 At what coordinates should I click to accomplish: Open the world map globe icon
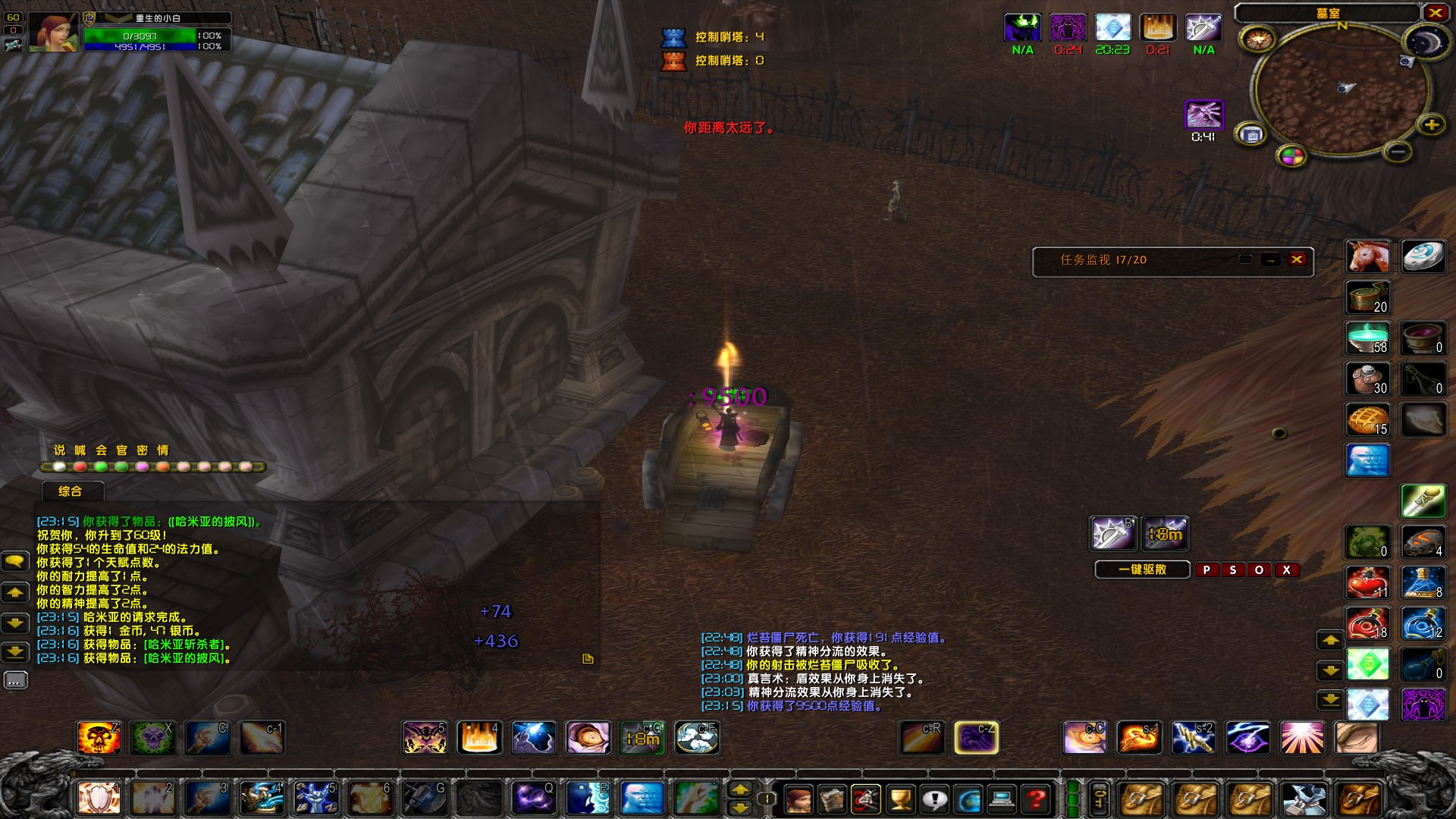969,799
